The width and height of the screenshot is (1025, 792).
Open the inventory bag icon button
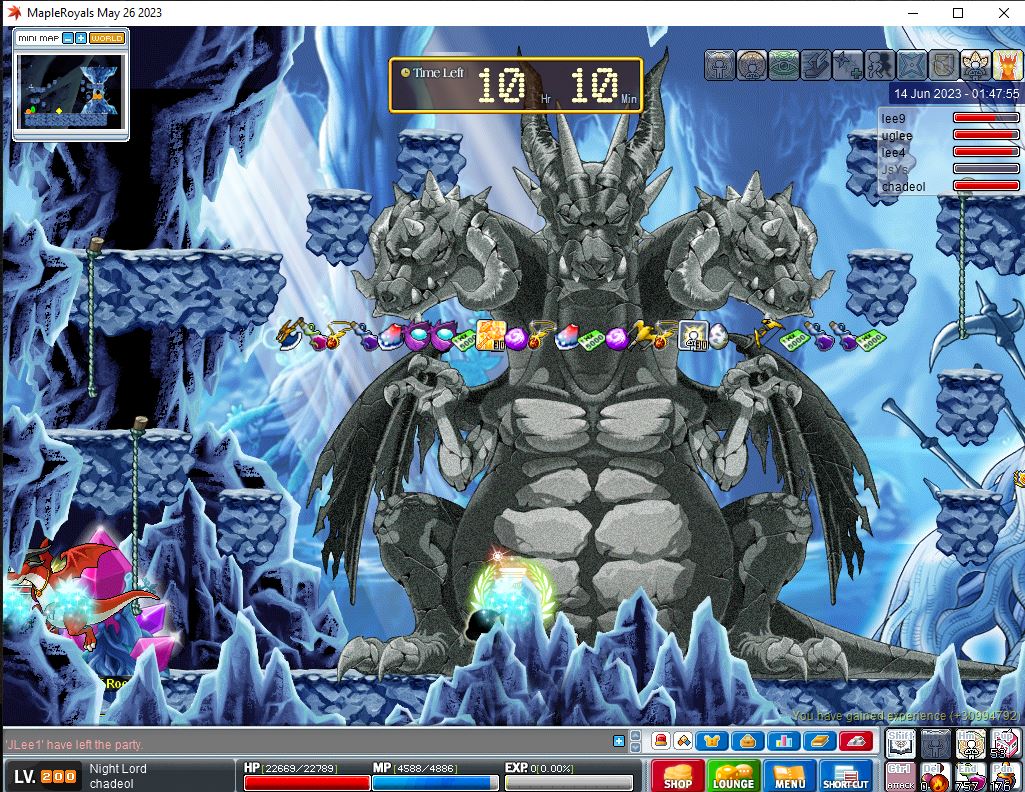click(x=747, y=741)
